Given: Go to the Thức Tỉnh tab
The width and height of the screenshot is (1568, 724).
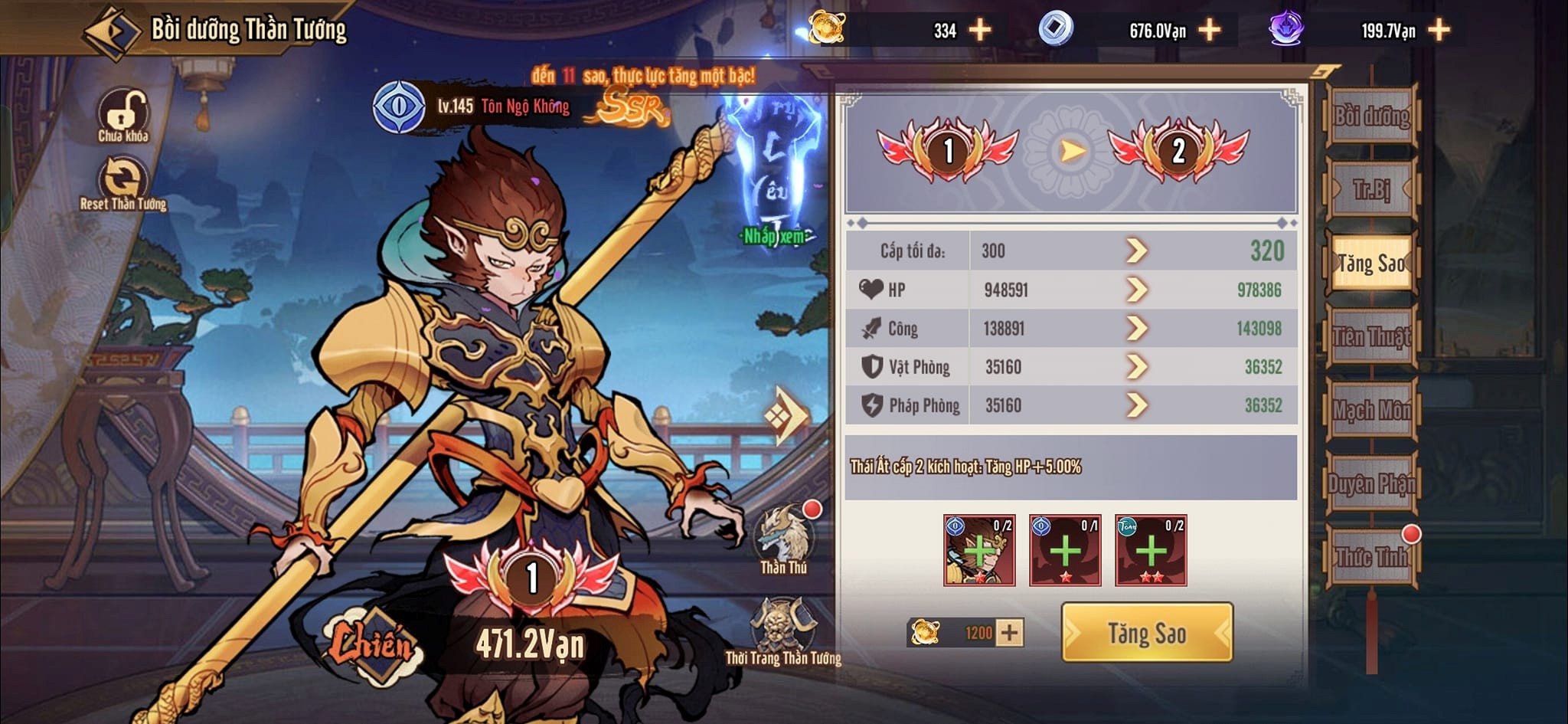Looking at the screenshot, I should 1371,557.
